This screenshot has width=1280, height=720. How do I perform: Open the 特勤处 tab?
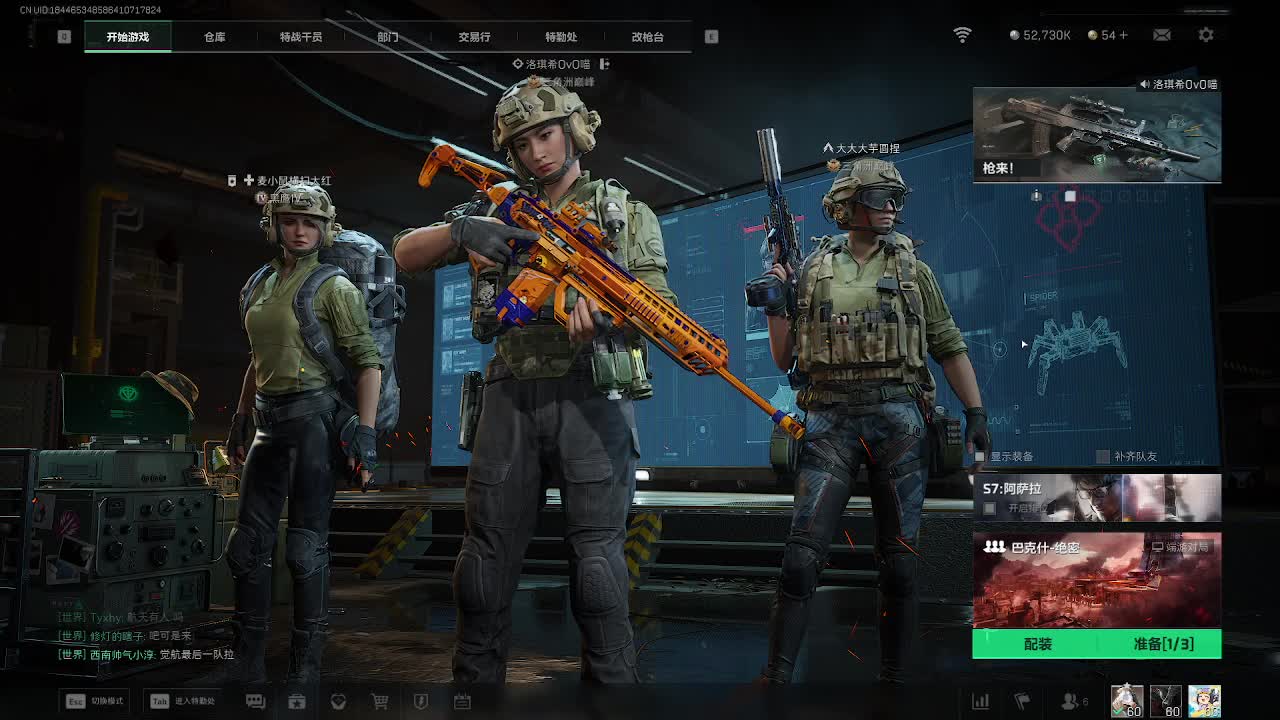(561, 37)
